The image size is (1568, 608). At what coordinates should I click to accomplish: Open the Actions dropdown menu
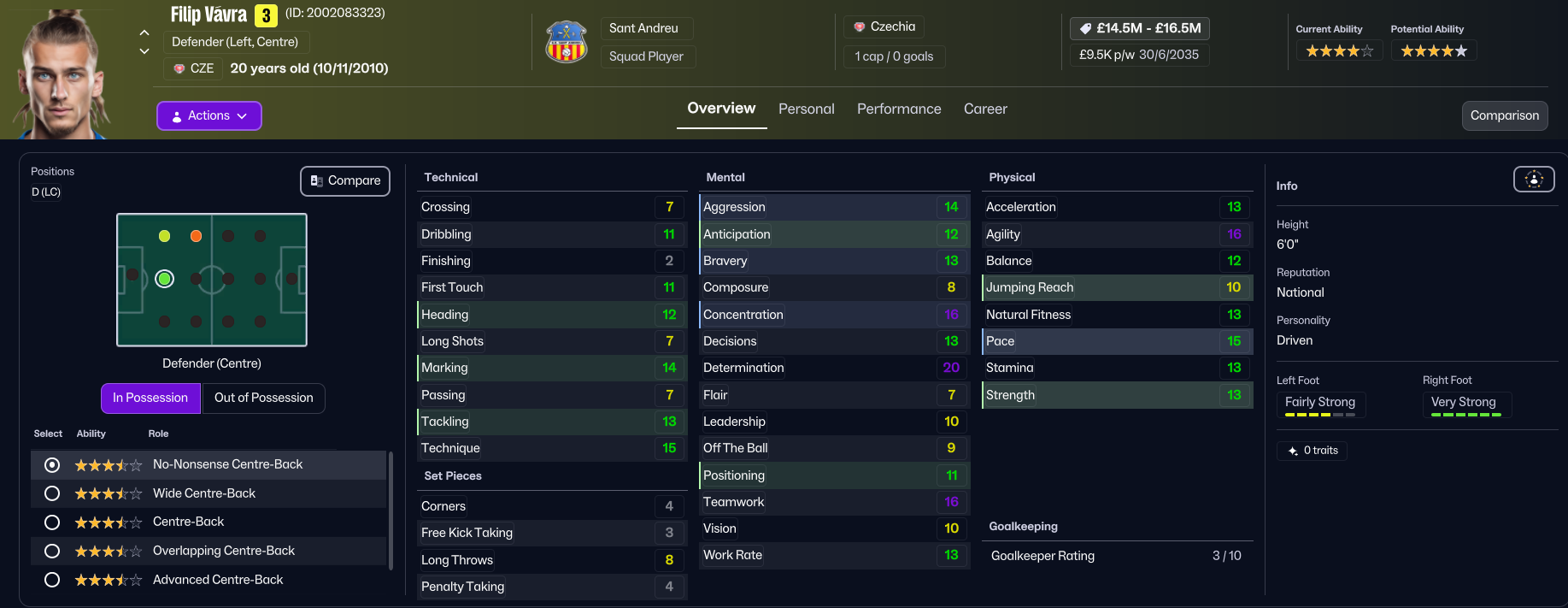point(208,115)
